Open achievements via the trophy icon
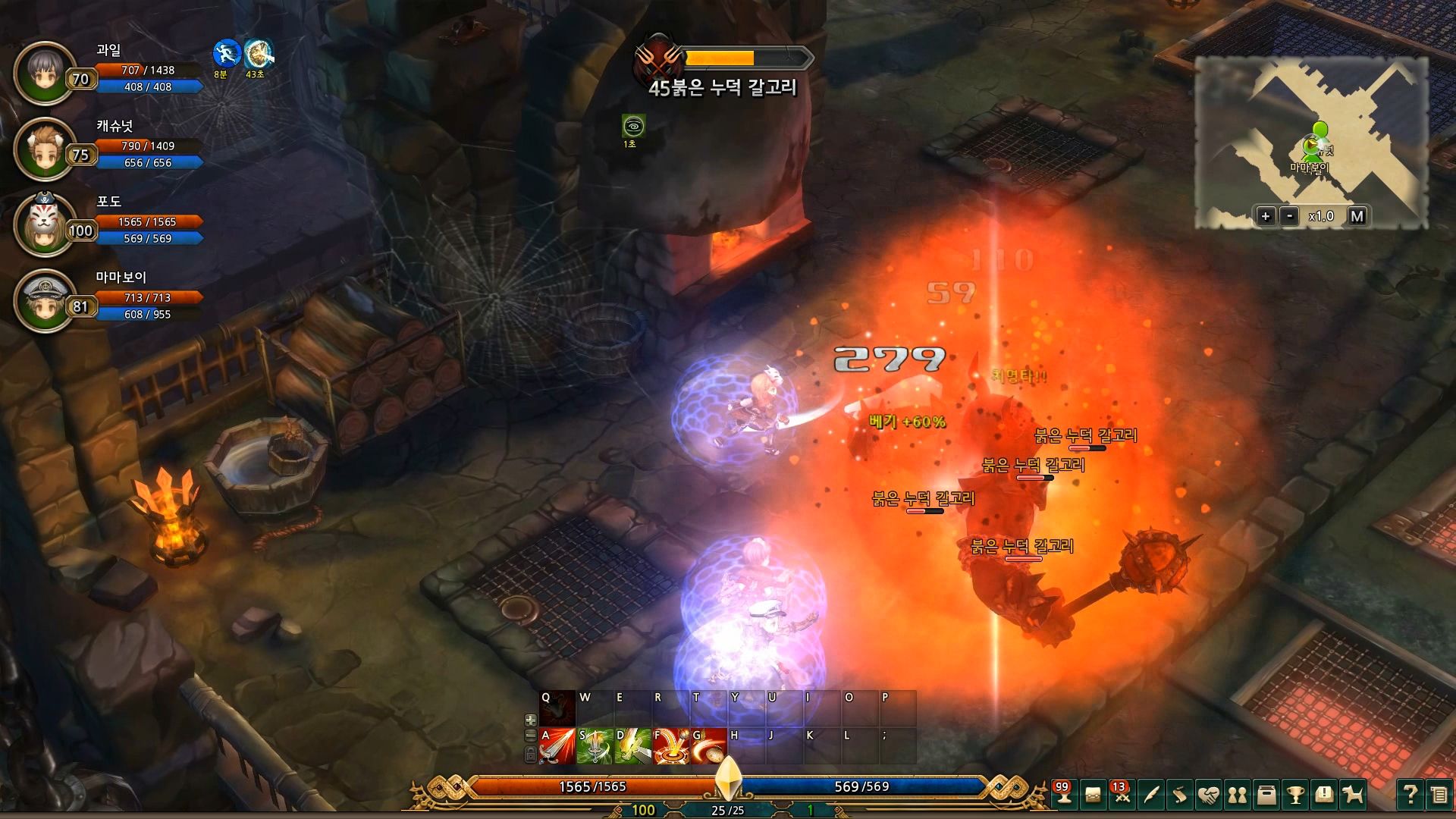Image resolution: width=1456 pixels, height=819 pixels. 1296,795
